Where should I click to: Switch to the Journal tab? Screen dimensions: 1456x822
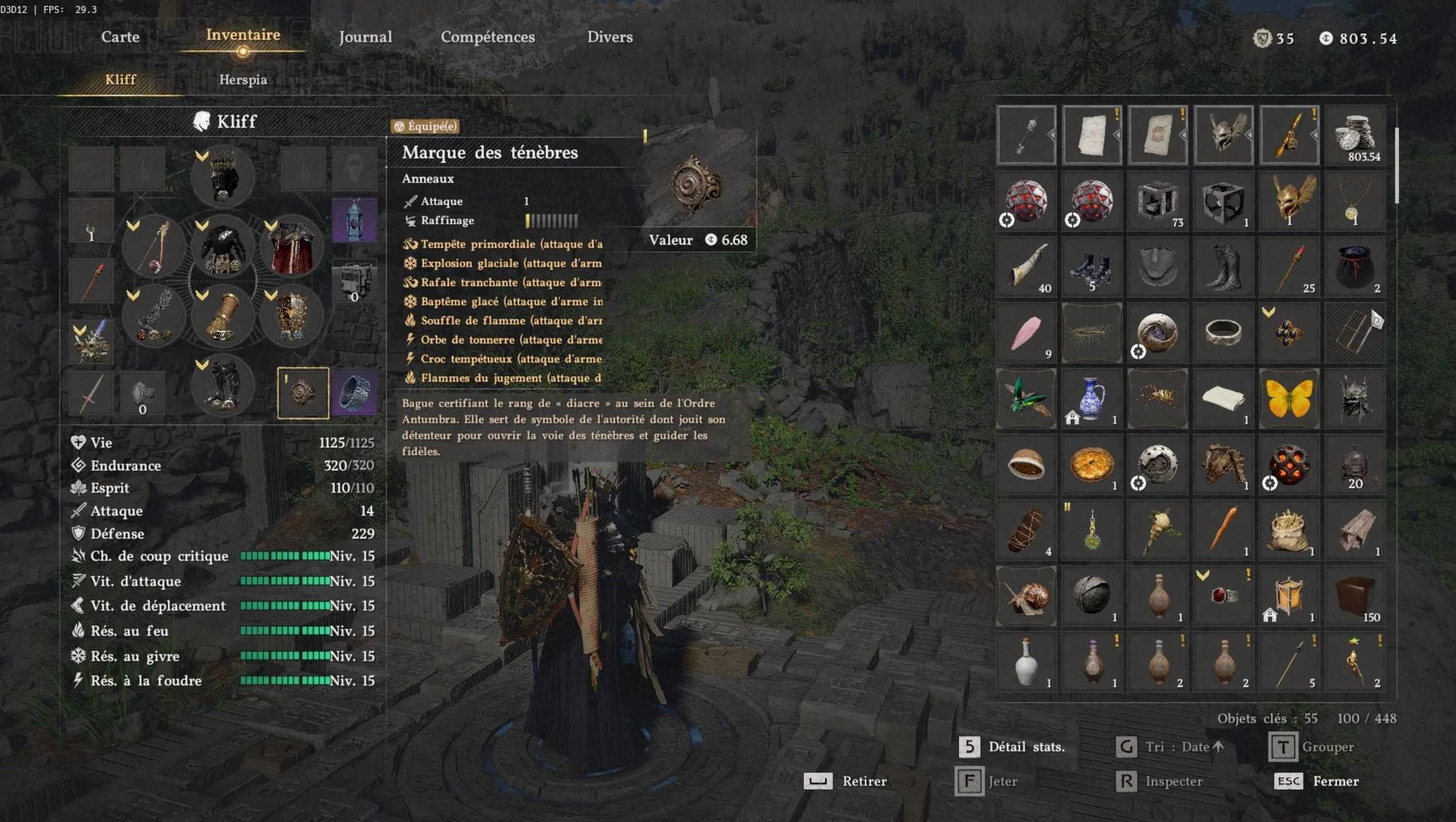pyautogui.click(x=365, y=37)
